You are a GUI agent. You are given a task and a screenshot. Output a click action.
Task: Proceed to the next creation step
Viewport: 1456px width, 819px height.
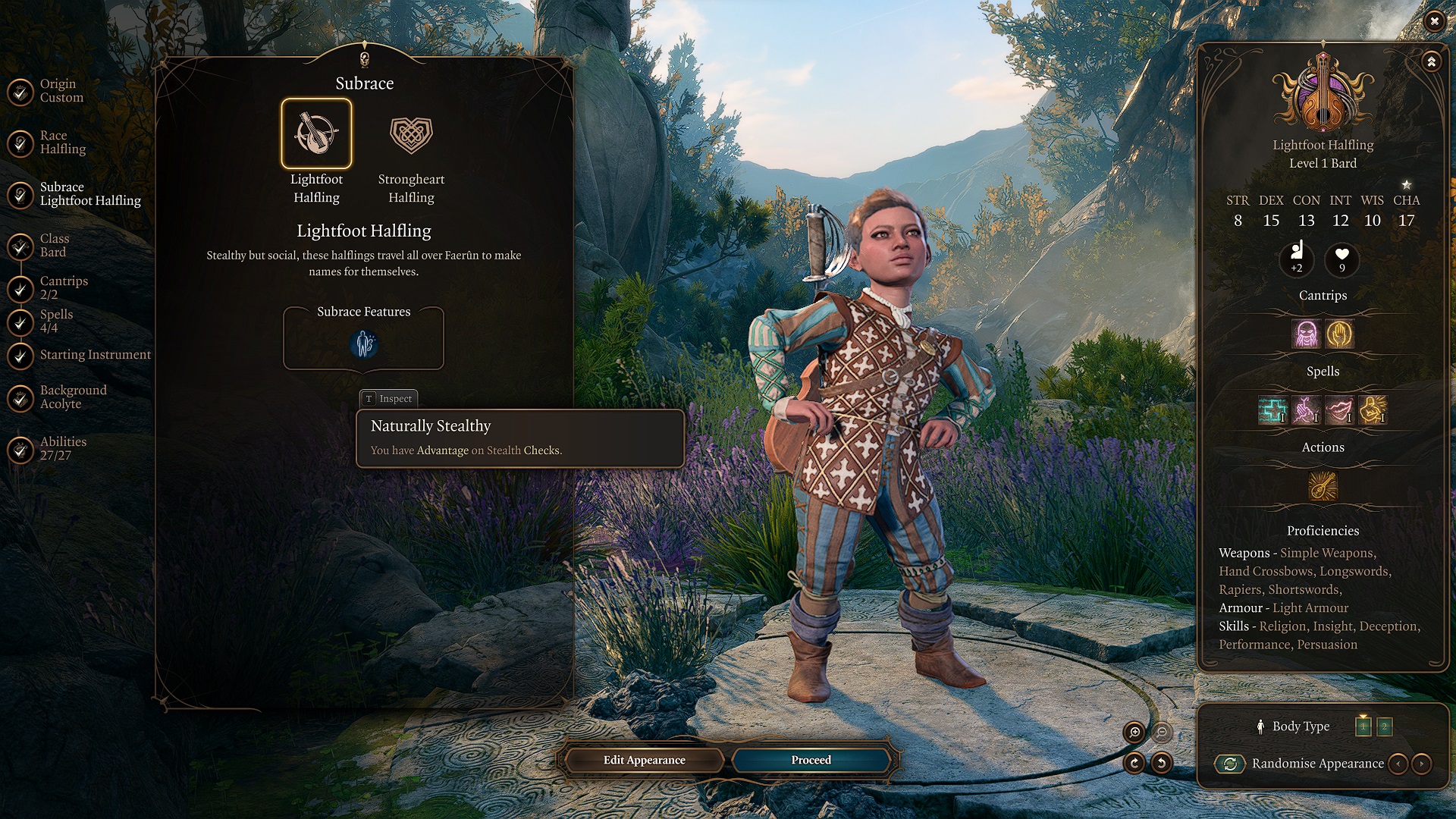pyautogui.click(x=811, y=760)
